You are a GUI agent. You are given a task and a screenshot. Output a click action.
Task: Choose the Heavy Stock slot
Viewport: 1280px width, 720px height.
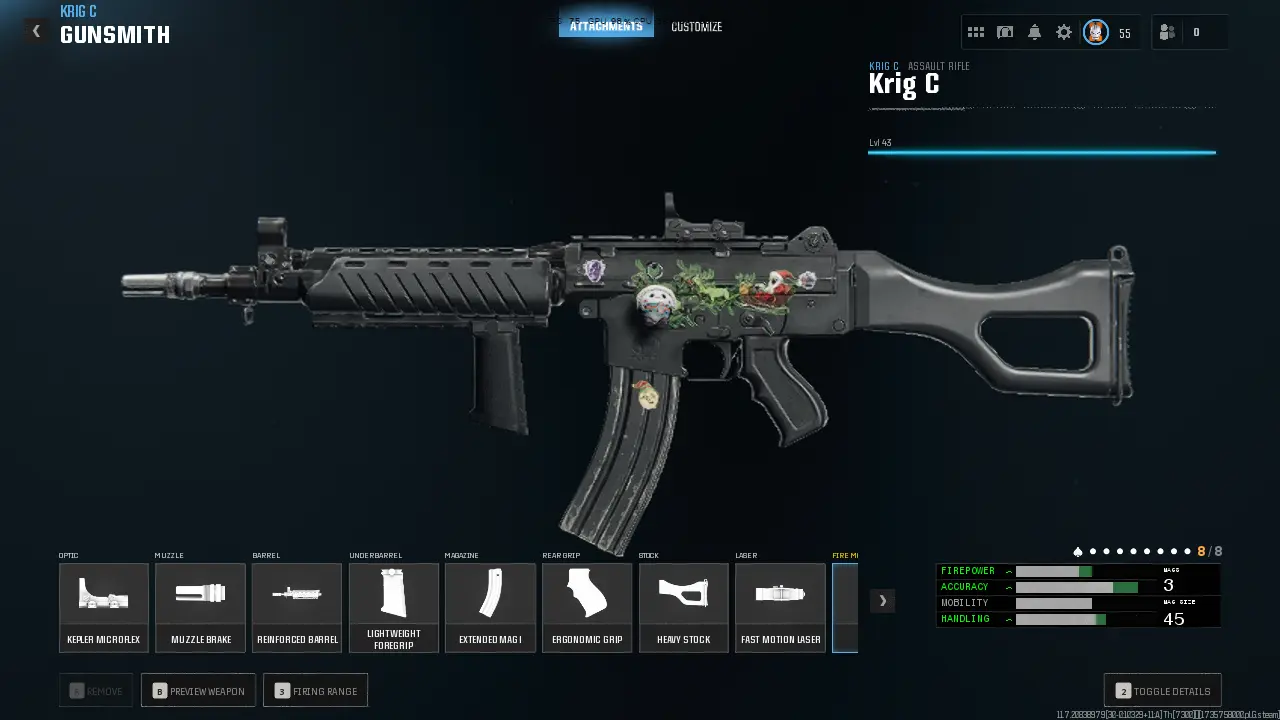tap(684, 607)
